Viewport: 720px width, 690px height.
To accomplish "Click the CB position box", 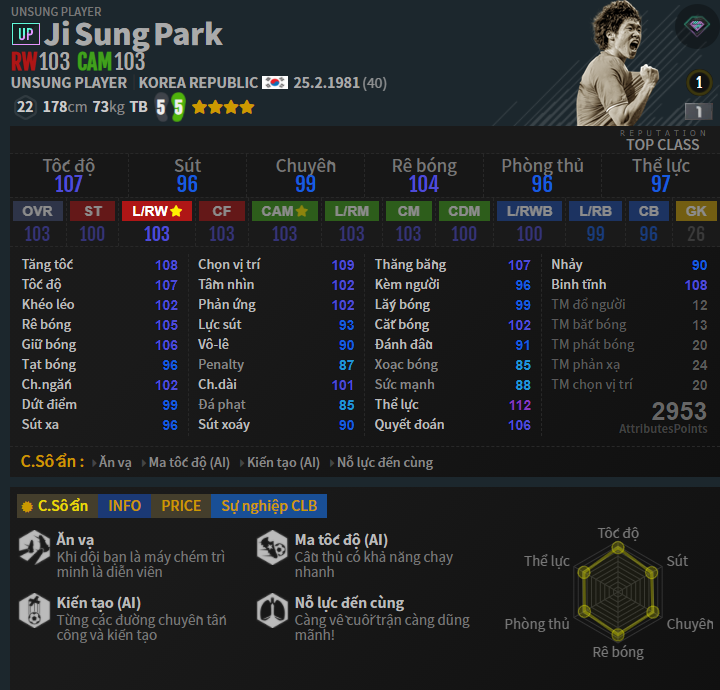I will click(649, 211).
